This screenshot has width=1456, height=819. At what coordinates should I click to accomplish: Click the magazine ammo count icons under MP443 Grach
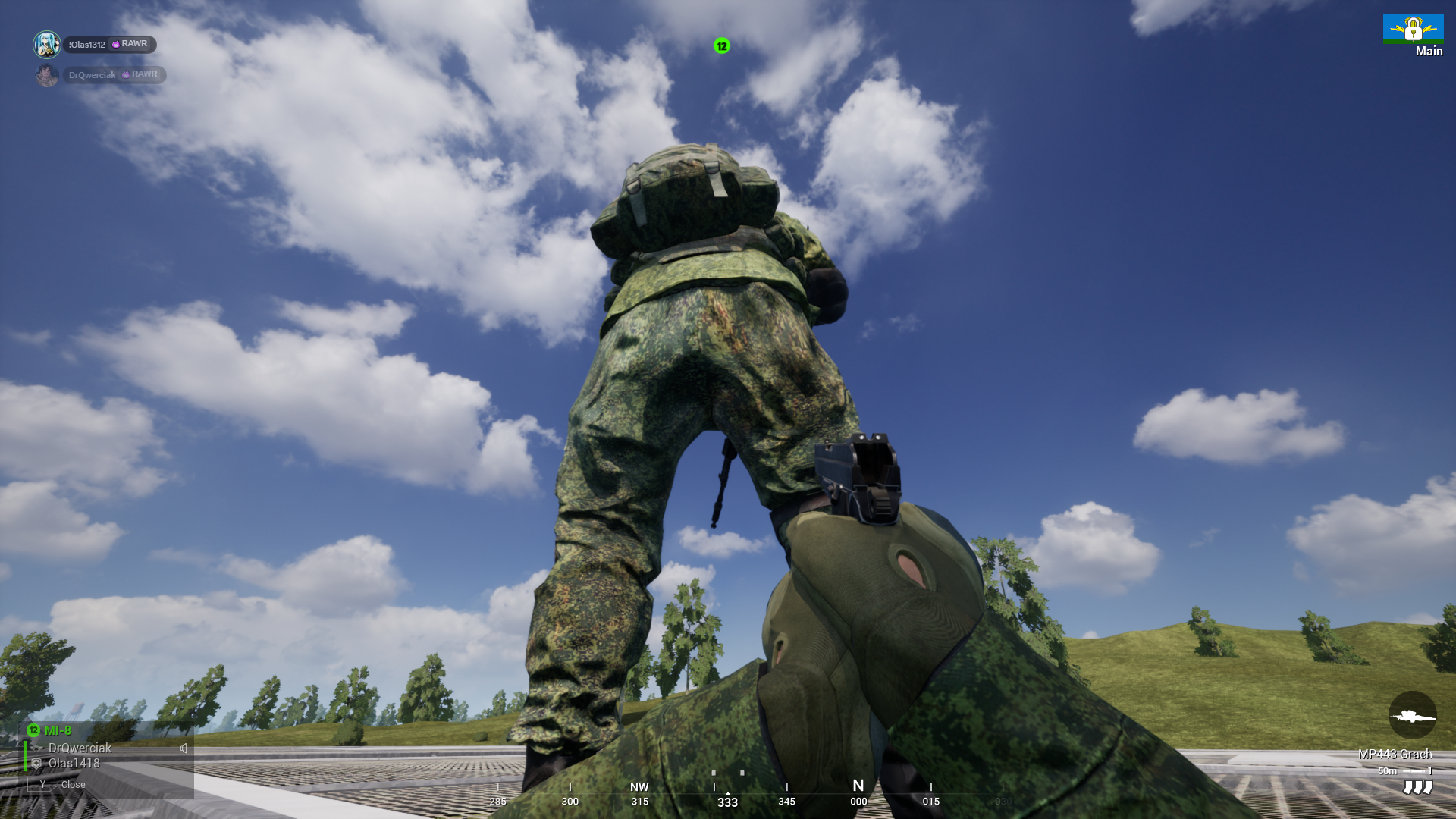click(1420, 788)
